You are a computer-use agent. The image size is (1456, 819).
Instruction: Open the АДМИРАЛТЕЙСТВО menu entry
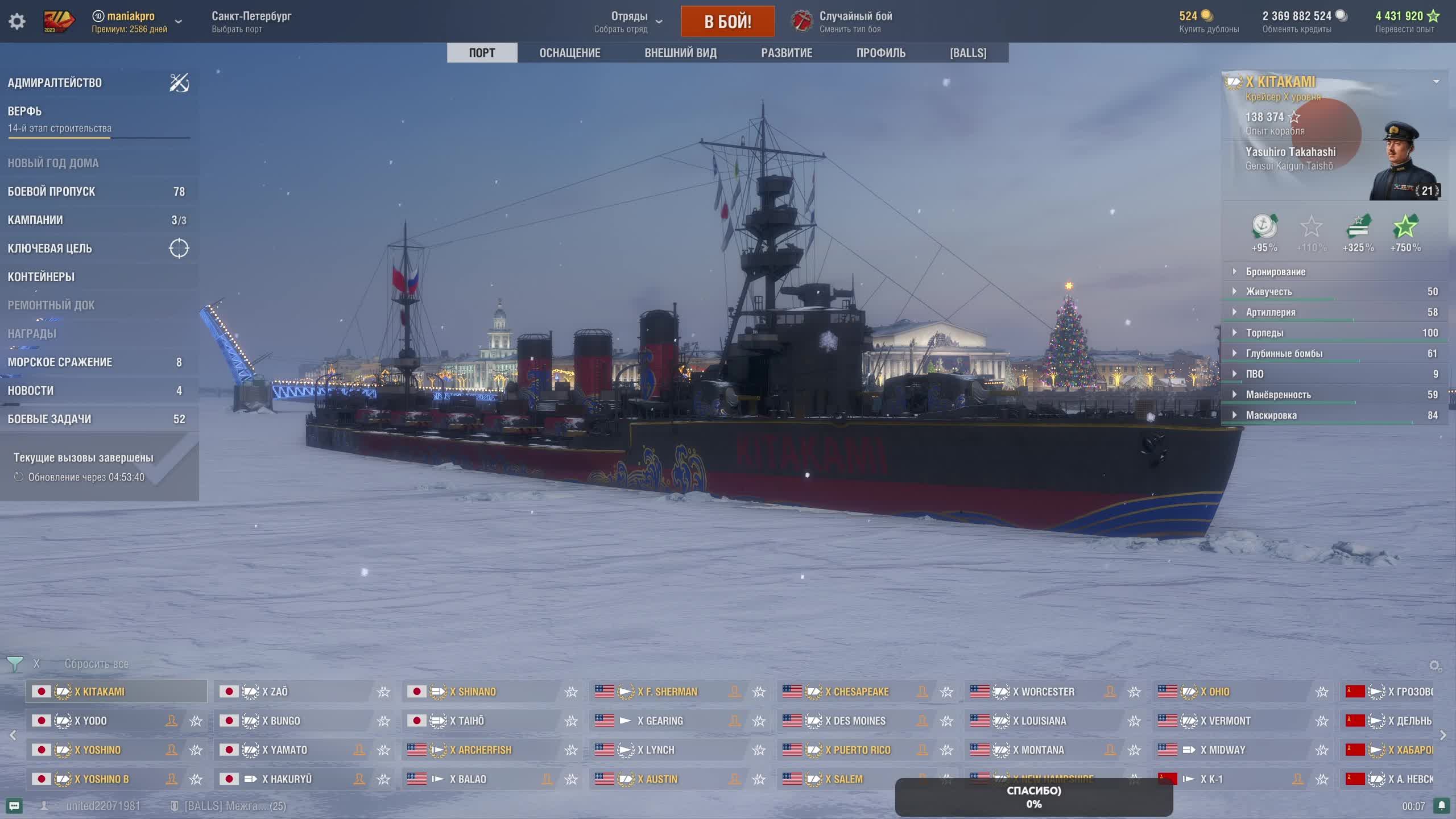coord(55,83)
